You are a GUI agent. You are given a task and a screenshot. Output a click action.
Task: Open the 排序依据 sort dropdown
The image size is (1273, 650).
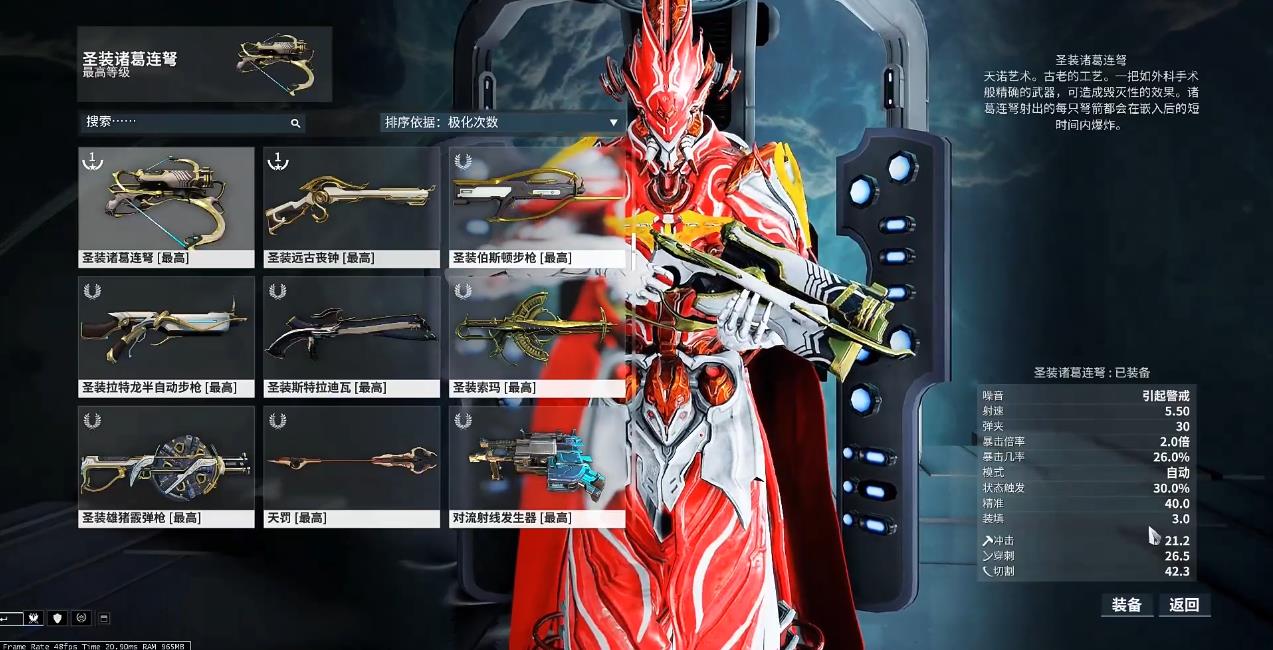tap(502, 122)
